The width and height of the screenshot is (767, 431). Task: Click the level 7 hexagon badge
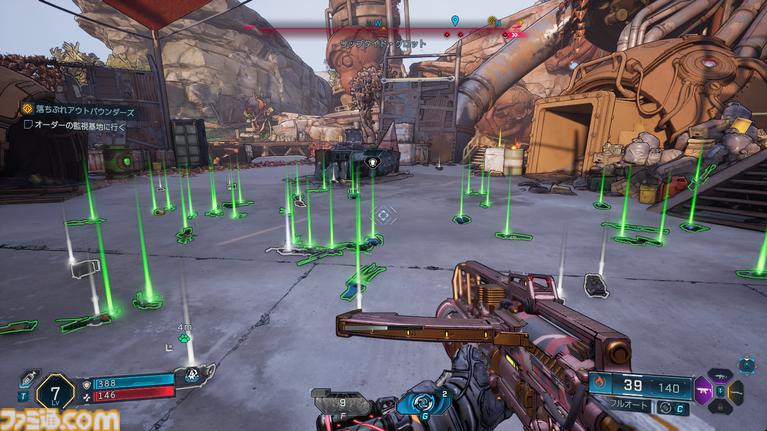tap(53, 389)
